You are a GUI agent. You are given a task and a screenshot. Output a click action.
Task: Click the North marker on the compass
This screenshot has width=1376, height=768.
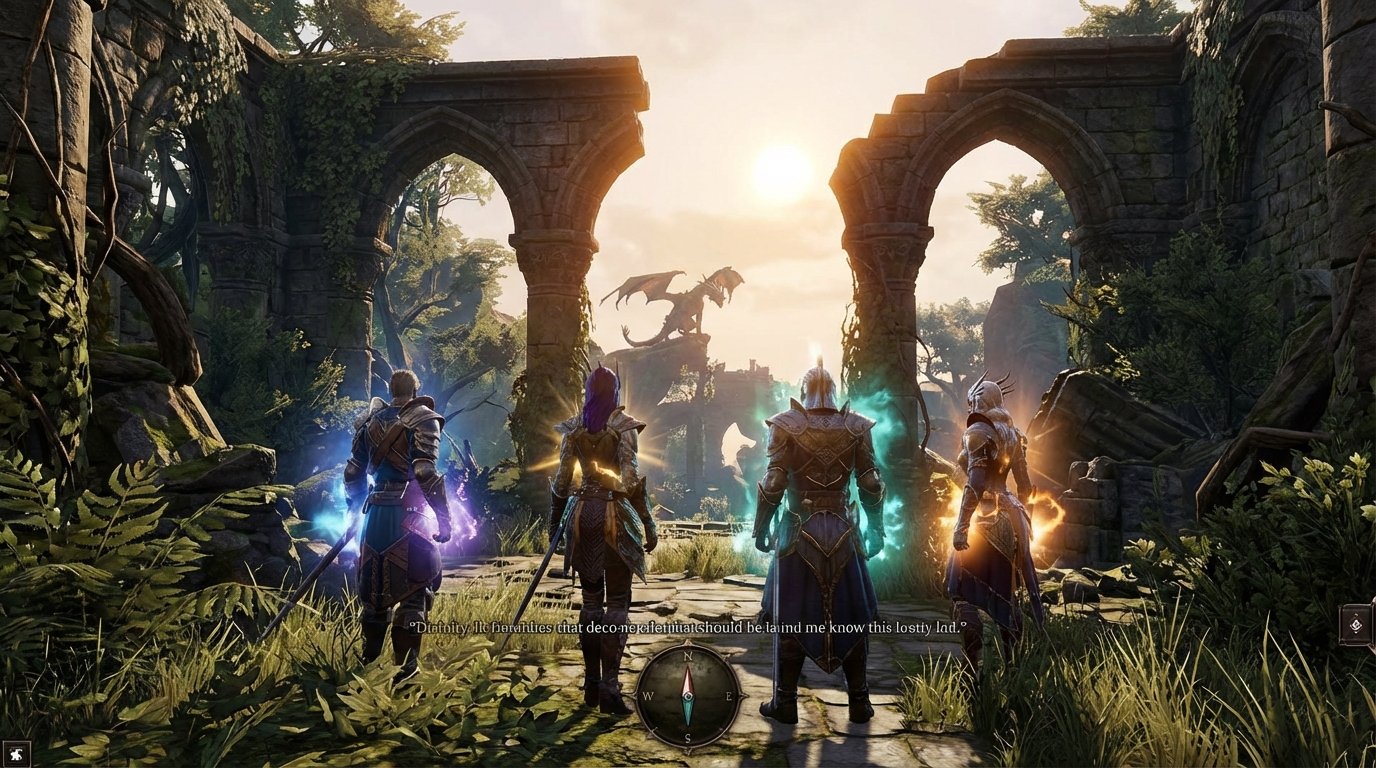pos(688,657)
